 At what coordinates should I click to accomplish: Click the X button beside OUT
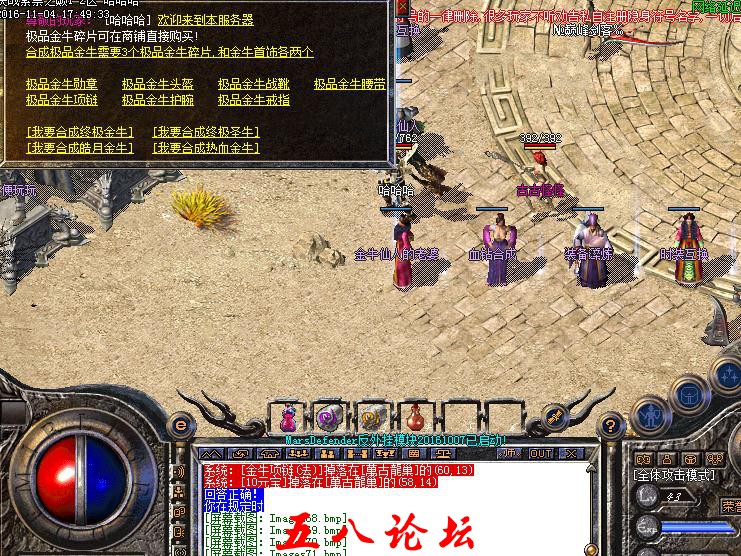(x=570, y=453)
